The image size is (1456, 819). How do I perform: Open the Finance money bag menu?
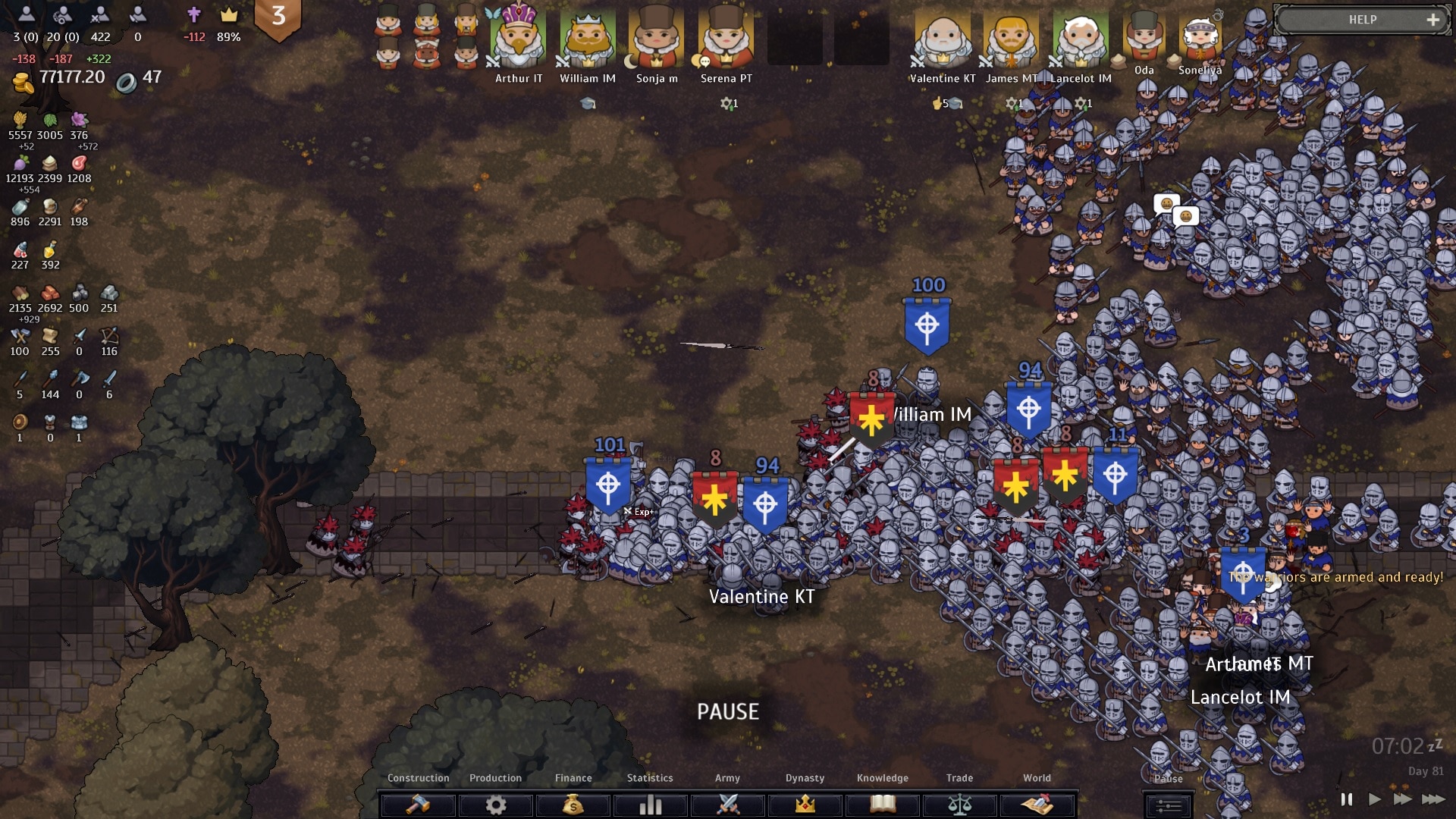pos(573,804)
